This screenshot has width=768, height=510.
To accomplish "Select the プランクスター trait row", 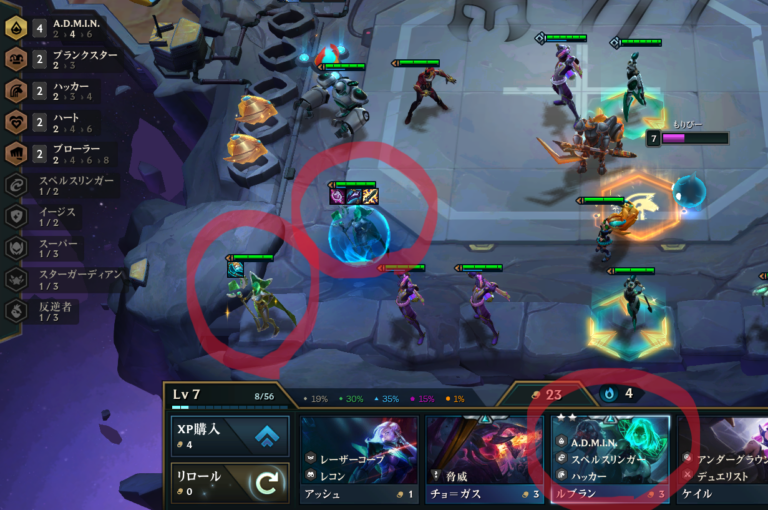I will click(x=62, y=59).
